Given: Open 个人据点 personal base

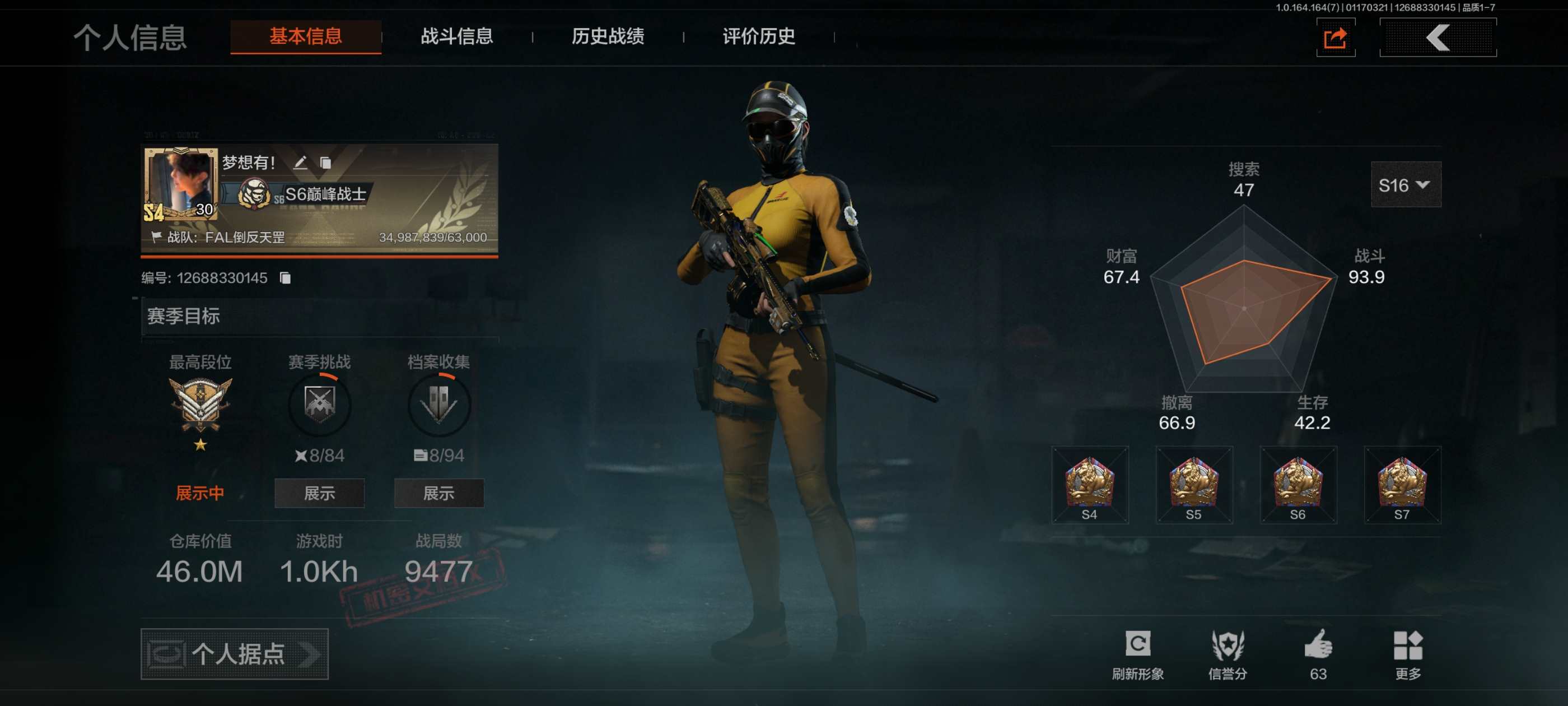Looking at the screenshot, I should 234,654.
